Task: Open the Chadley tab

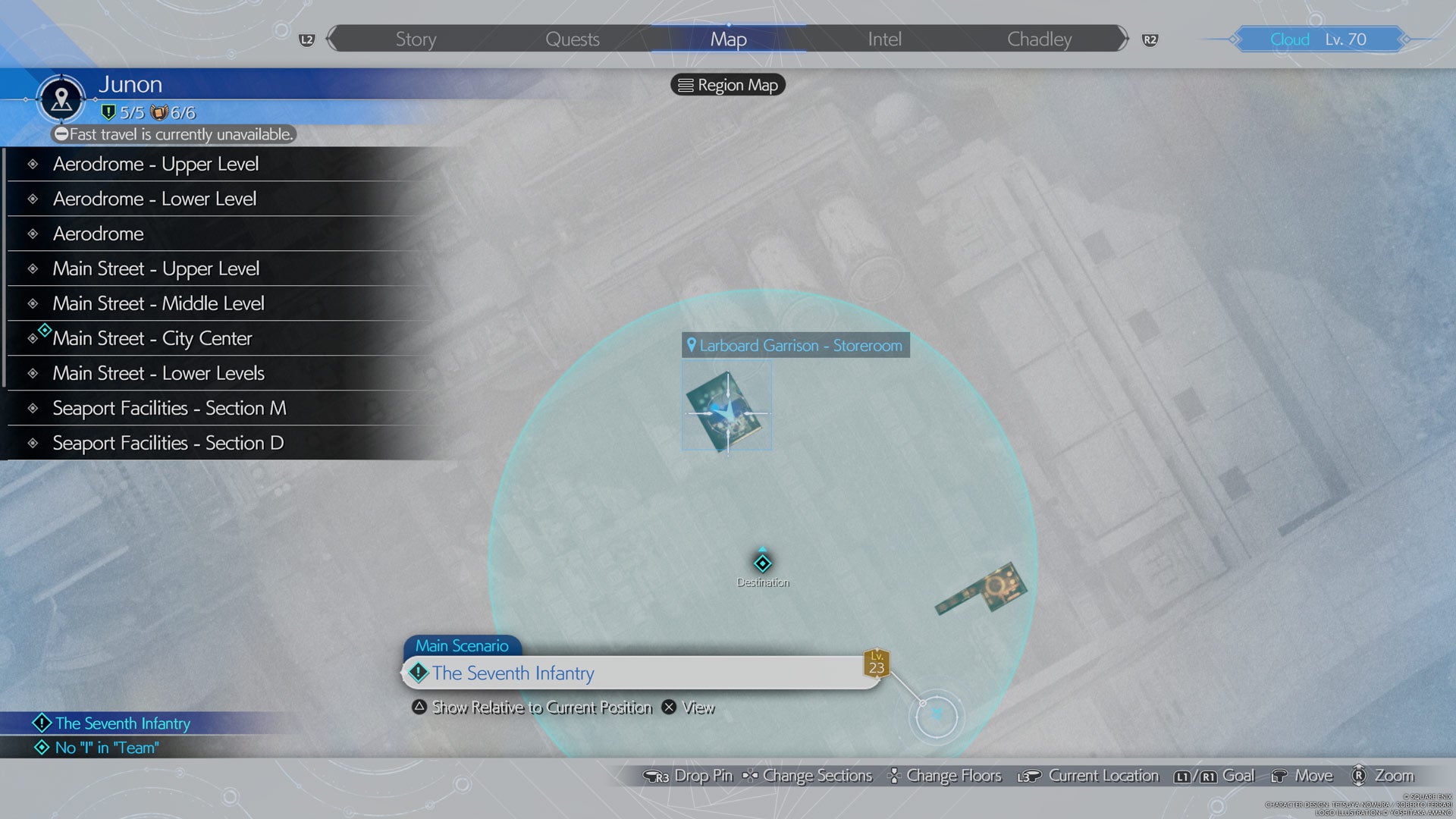Action: click(1039, 39)
